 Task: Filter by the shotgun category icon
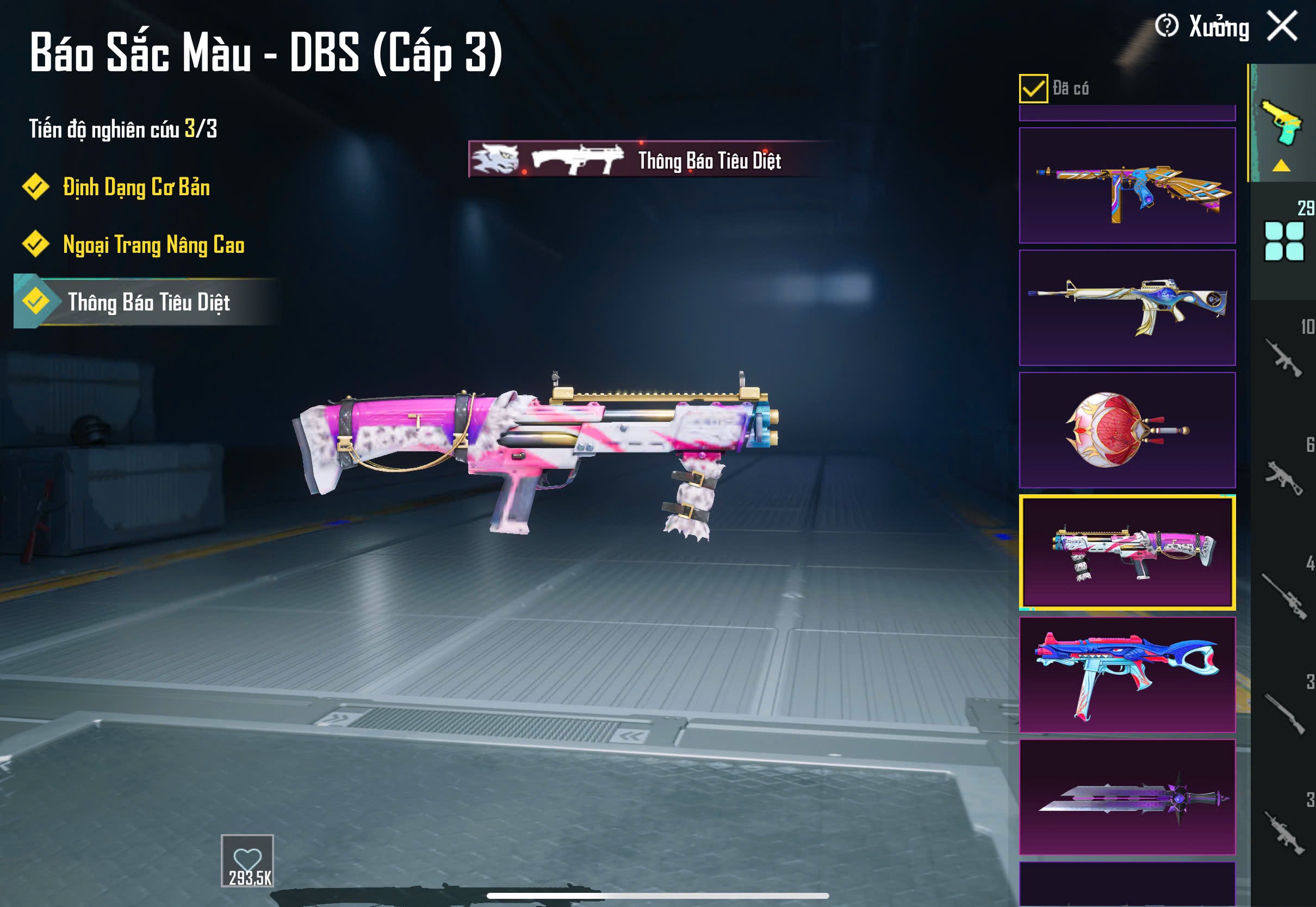(1283, 714)
